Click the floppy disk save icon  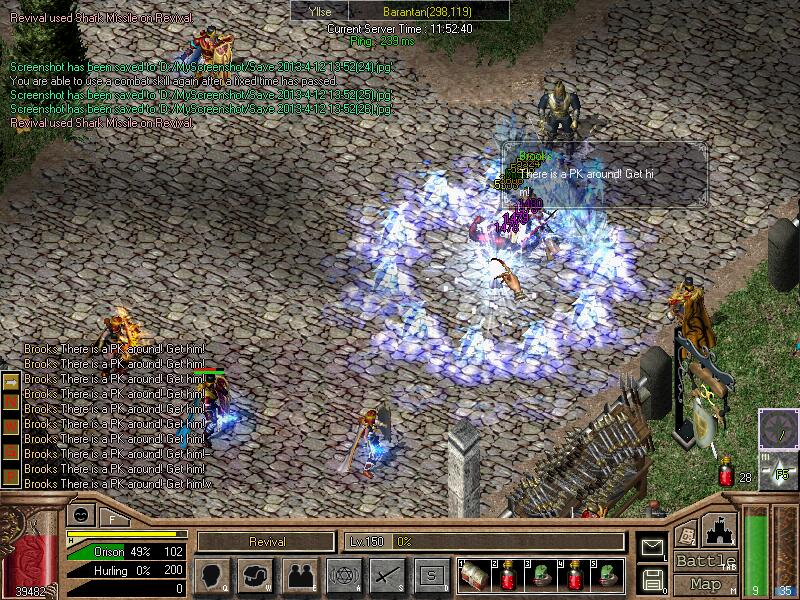pos(651,578)
